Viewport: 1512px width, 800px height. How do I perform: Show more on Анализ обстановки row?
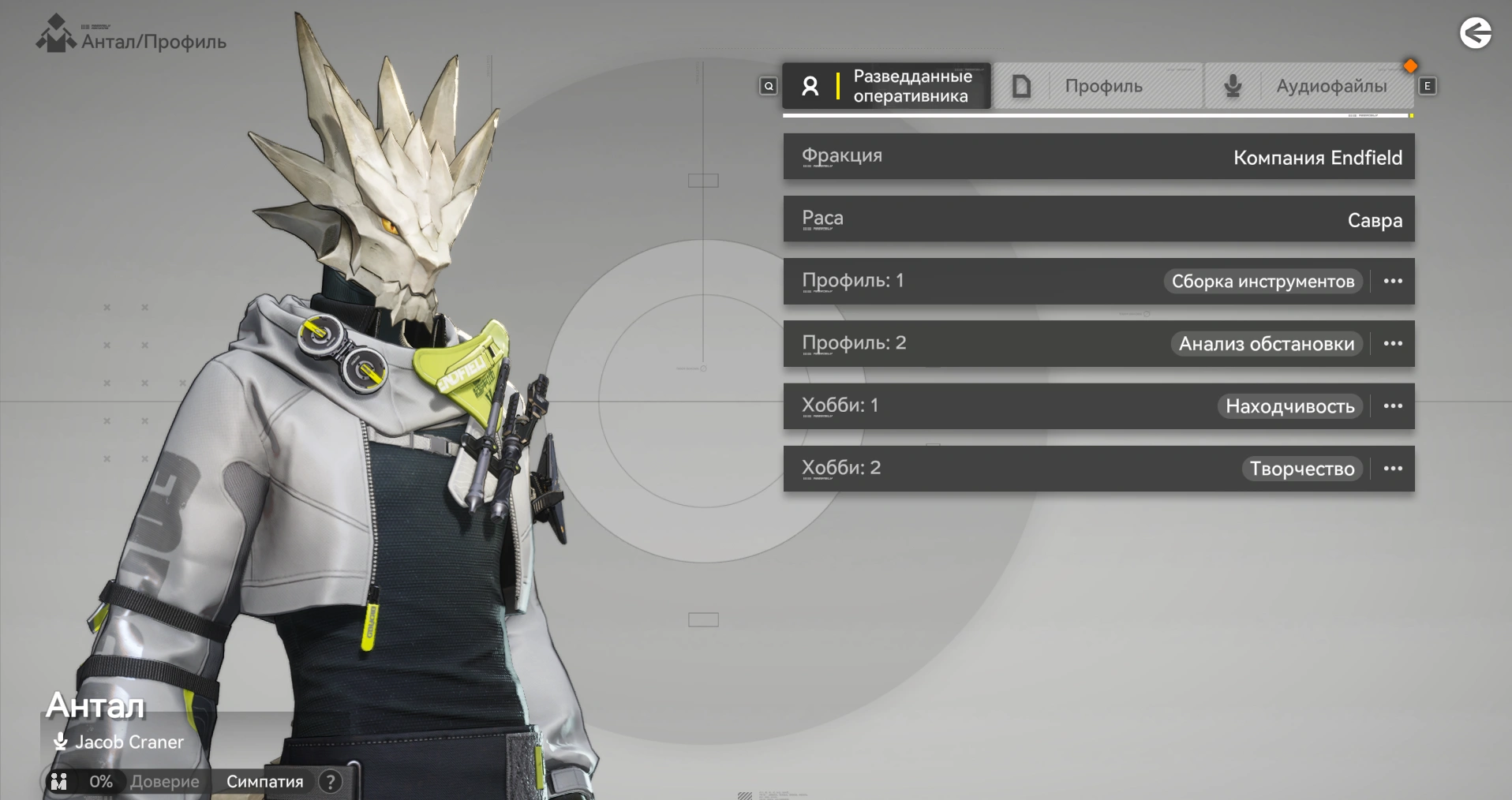(1393, 344)
